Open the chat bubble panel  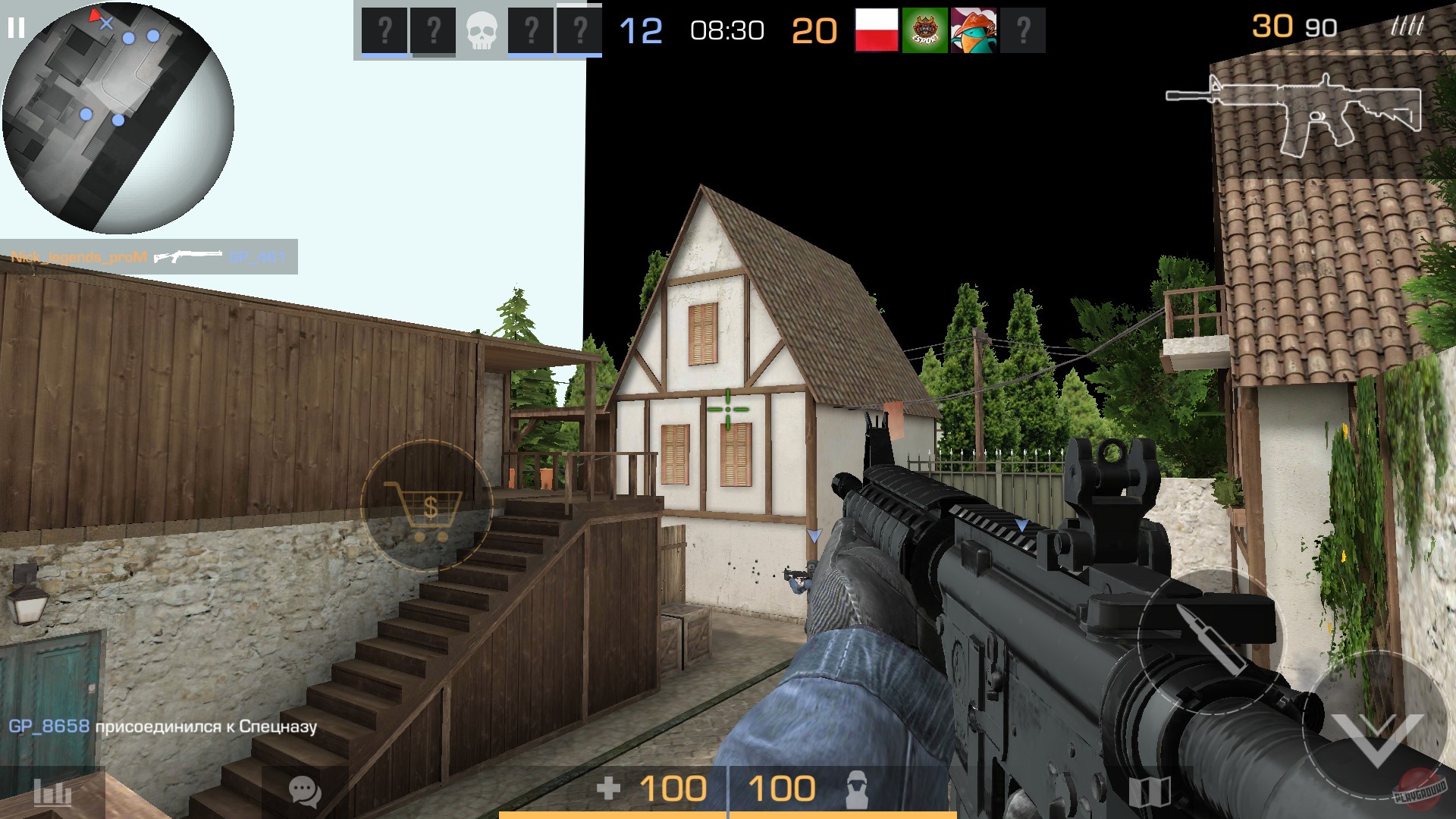304,793
